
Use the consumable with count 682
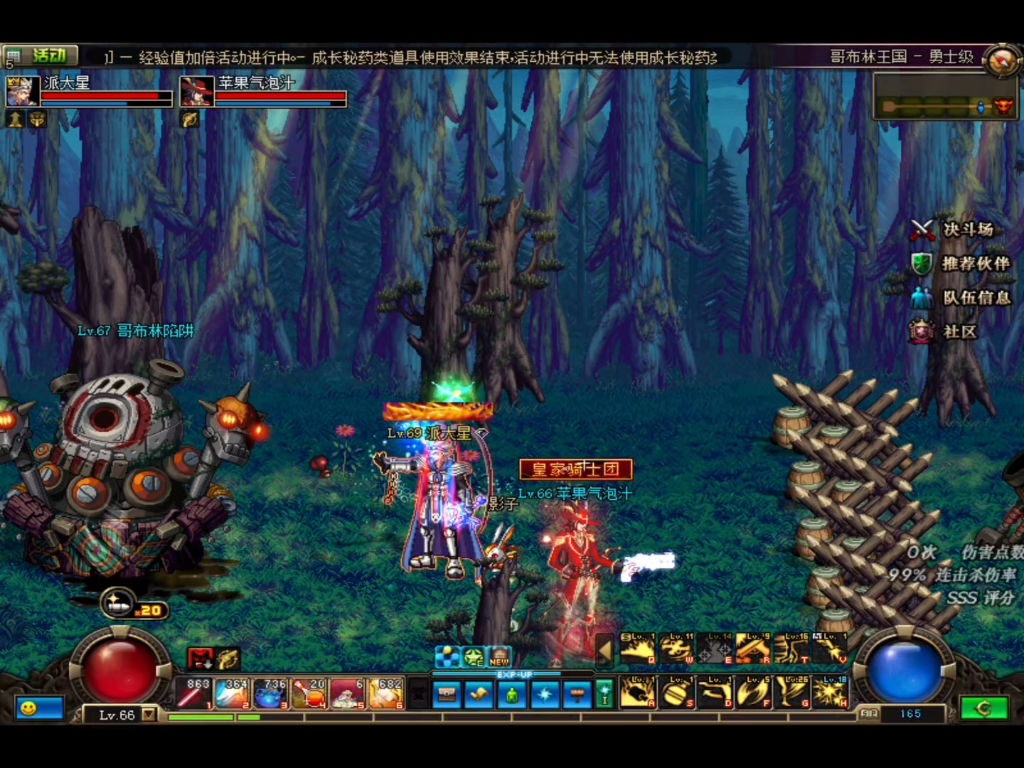coord(385,694)
